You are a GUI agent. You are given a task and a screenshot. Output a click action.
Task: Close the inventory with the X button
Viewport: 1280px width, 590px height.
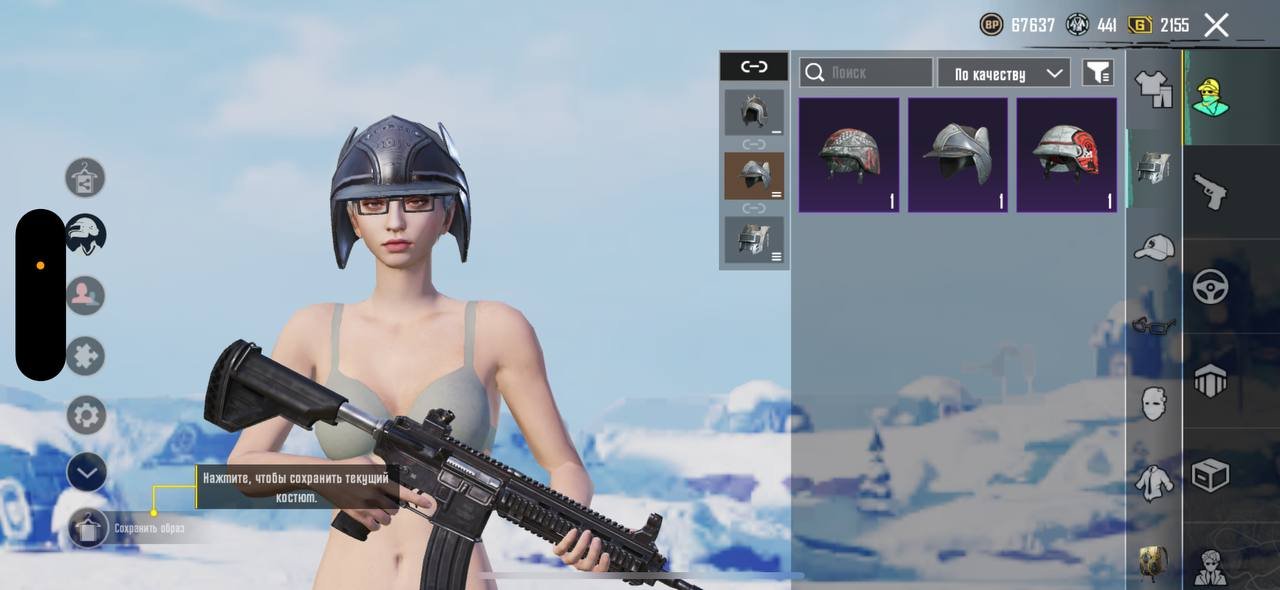point(1216,25)
